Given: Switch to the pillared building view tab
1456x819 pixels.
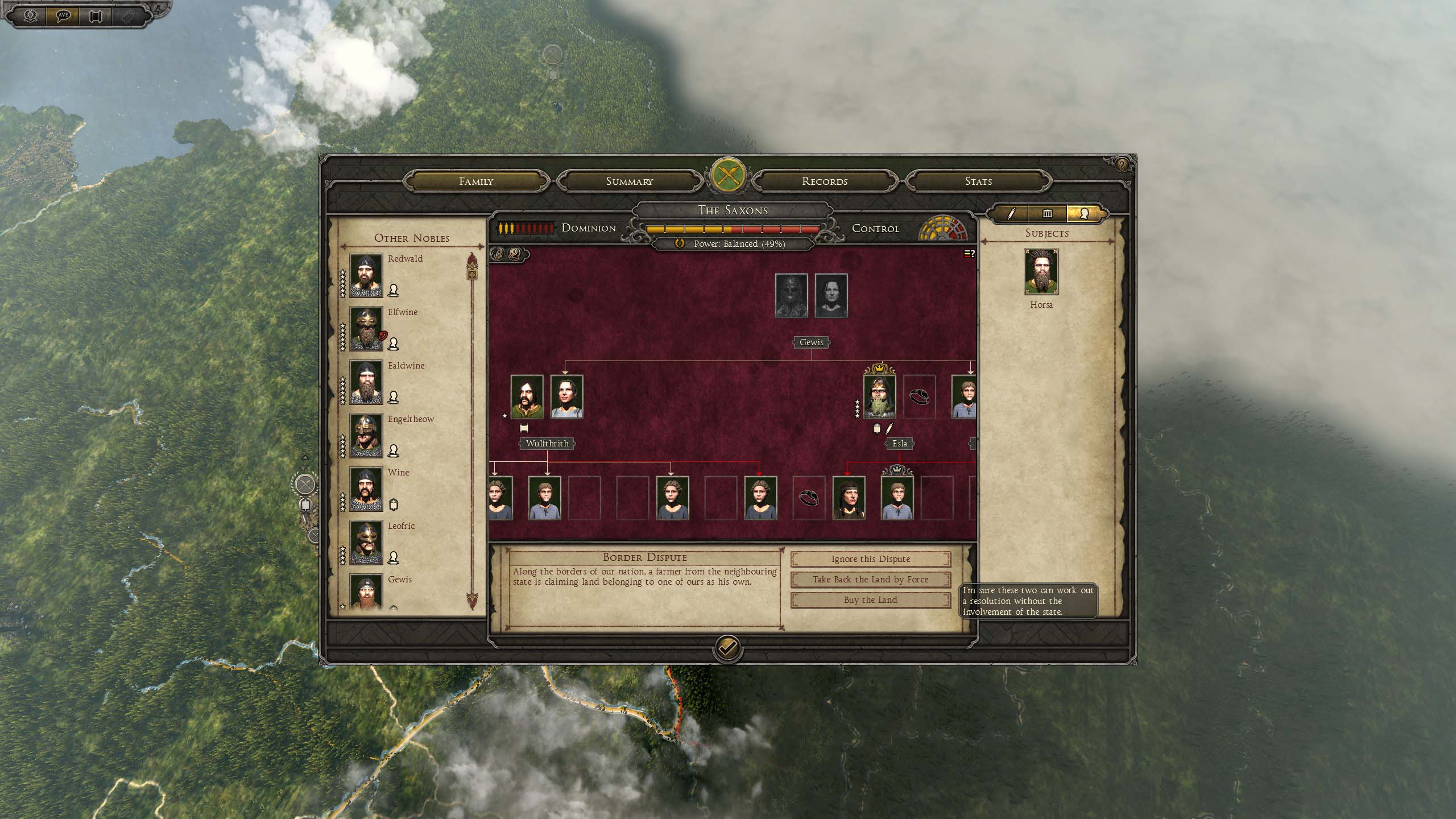Looking at the screenshot, I should pyautogui.click(x=1047, y=214).
